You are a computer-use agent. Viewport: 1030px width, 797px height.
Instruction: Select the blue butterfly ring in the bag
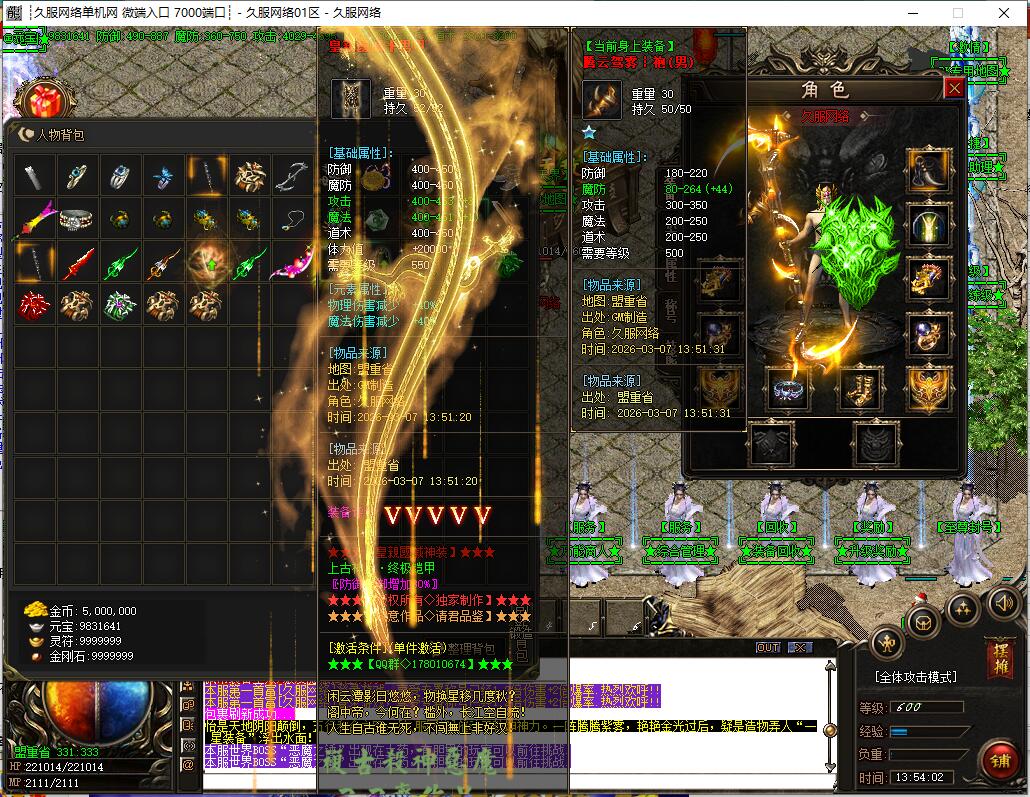(163, 177)
